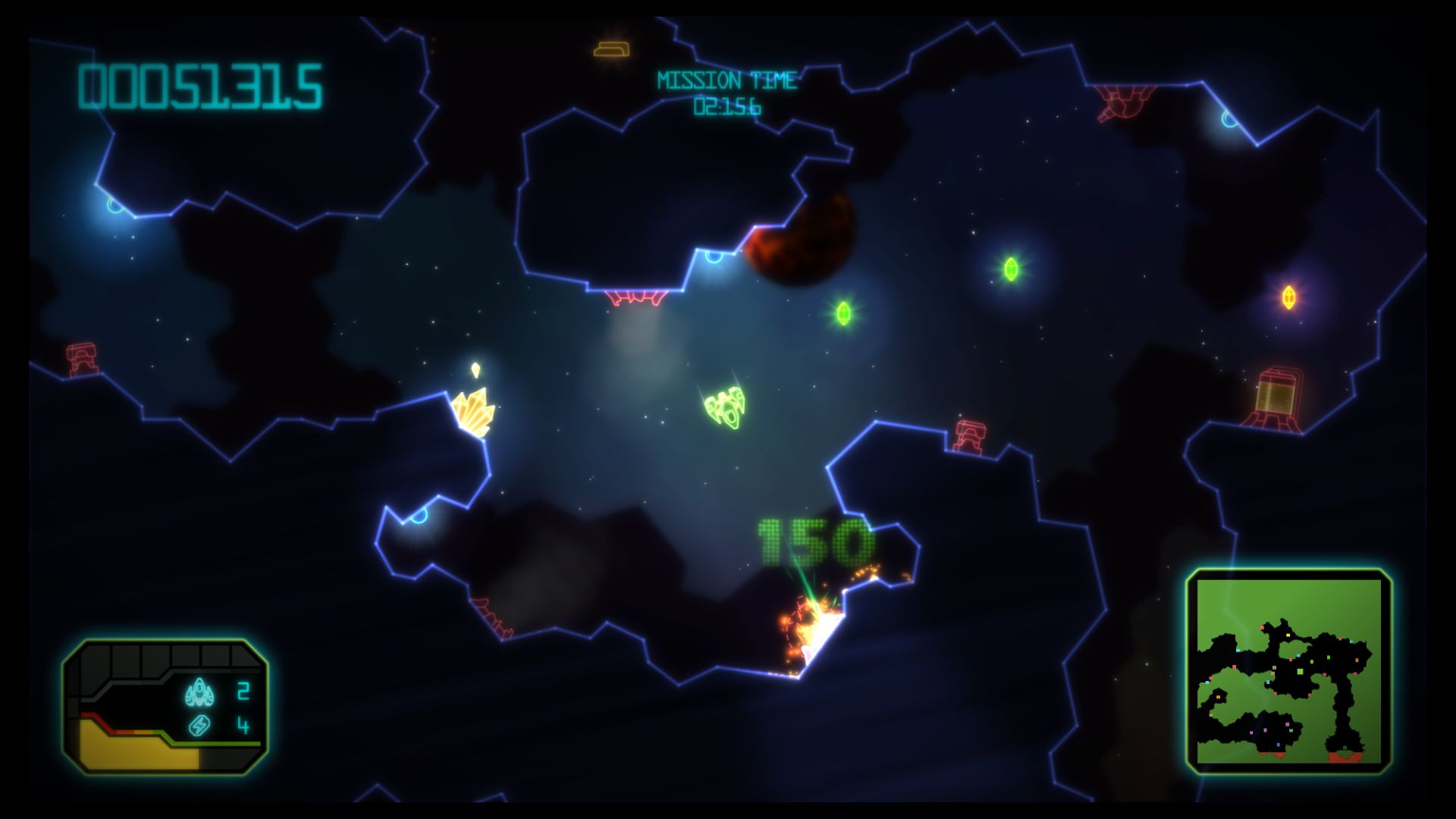Select the orange ship at the top of screen
The height and width of the screenshot is (819, 1456).
pos(611,50)
